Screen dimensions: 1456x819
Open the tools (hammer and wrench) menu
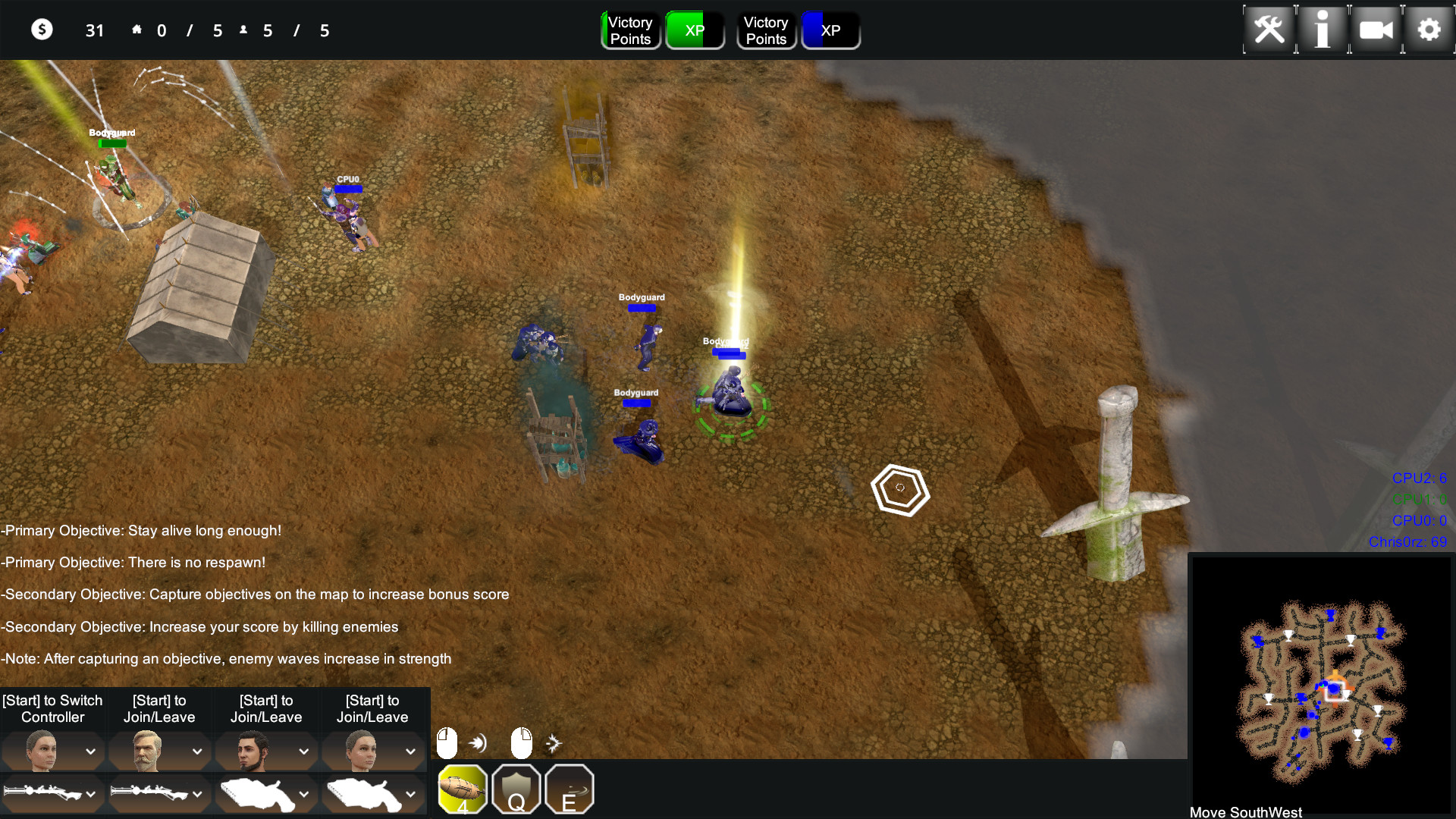tap(1269, 30)
